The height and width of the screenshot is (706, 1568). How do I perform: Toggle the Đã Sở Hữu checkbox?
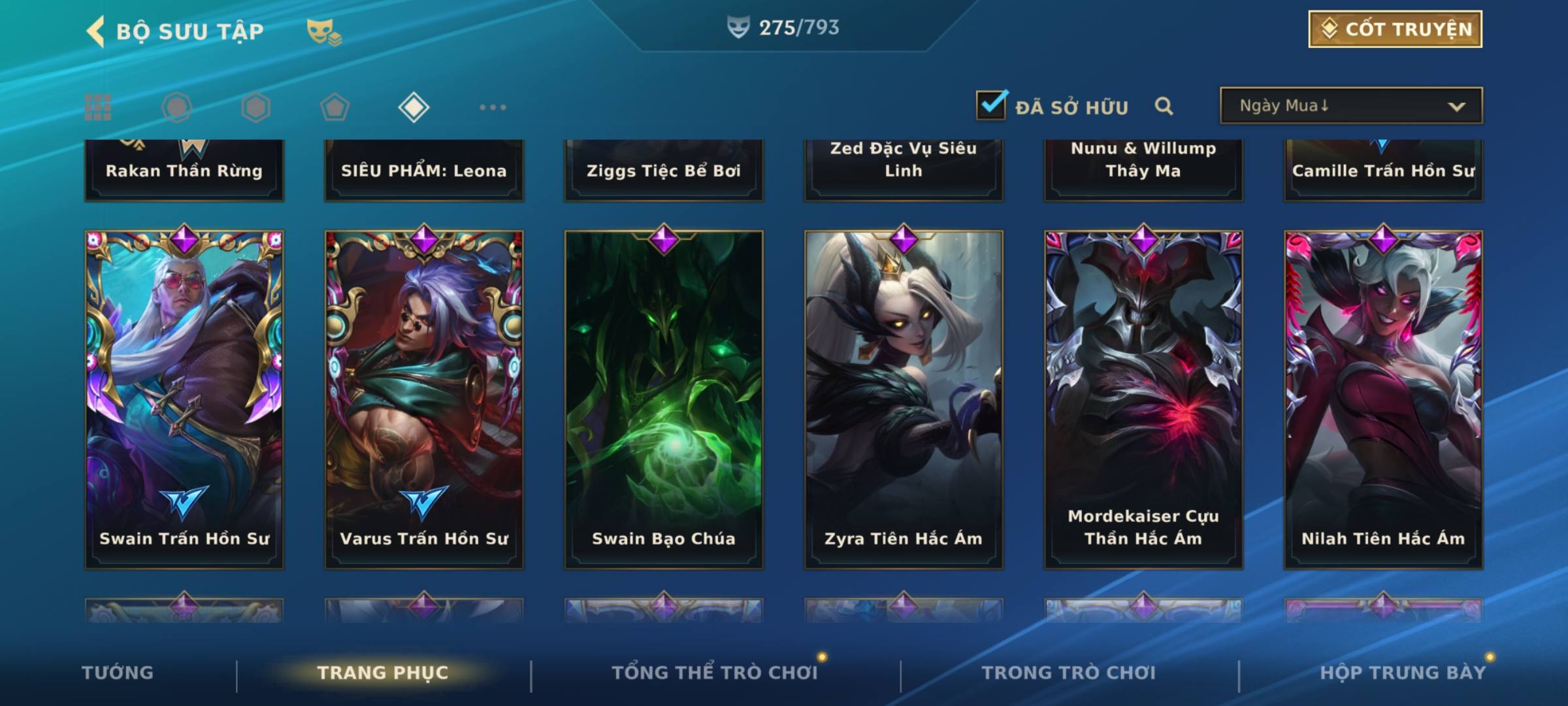coord(991,105)
